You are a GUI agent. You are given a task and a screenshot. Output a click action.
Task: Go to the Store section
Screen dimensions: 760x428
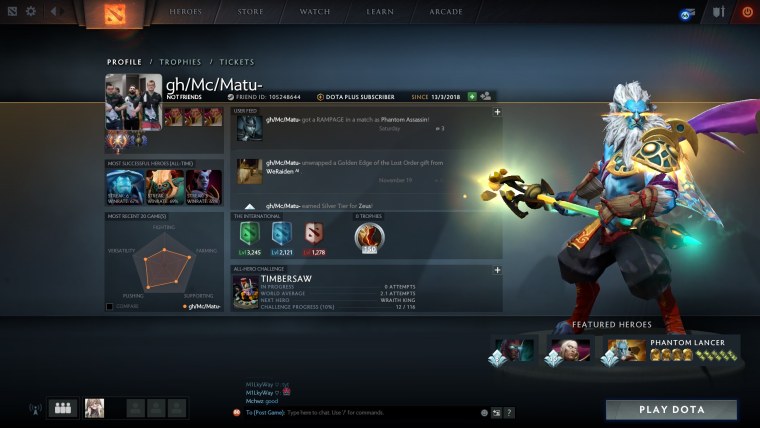pyautogui.click(x=251, y=12)
